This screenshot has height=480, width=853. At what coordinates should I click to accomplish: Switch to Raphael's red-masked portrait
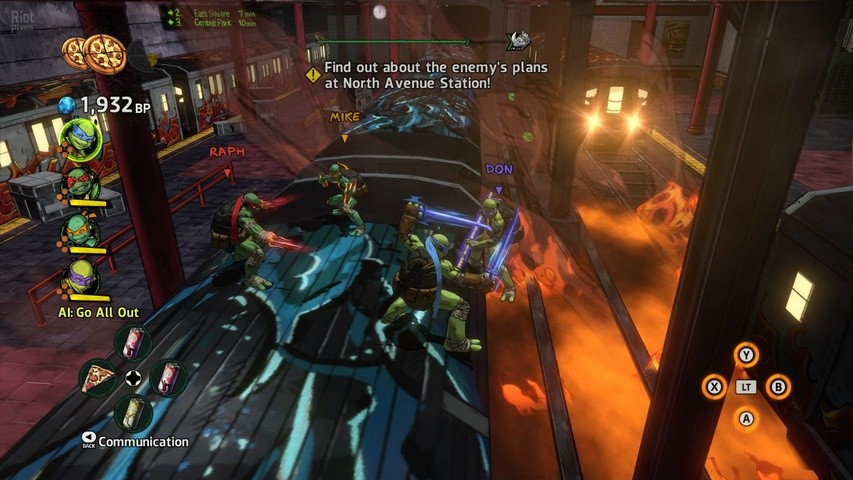(79, 185)
